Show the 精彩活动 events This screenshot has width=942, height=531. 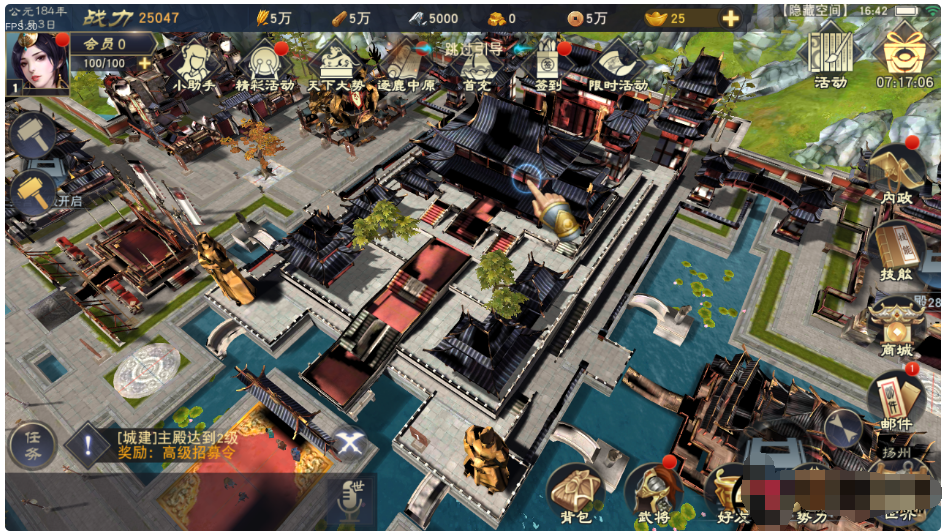point(261,66)
